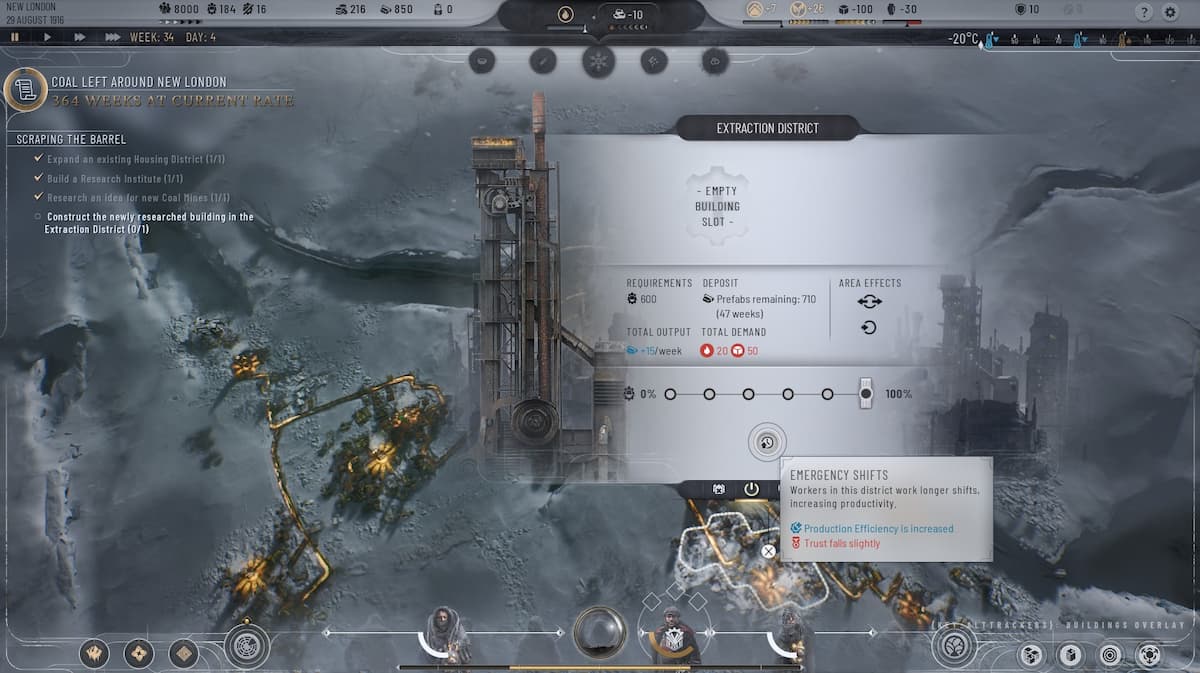Image resolution: width=1200 pixels, height=673 pixels.
Task: Pause the game with the pause button
Action: coord(15,37)
